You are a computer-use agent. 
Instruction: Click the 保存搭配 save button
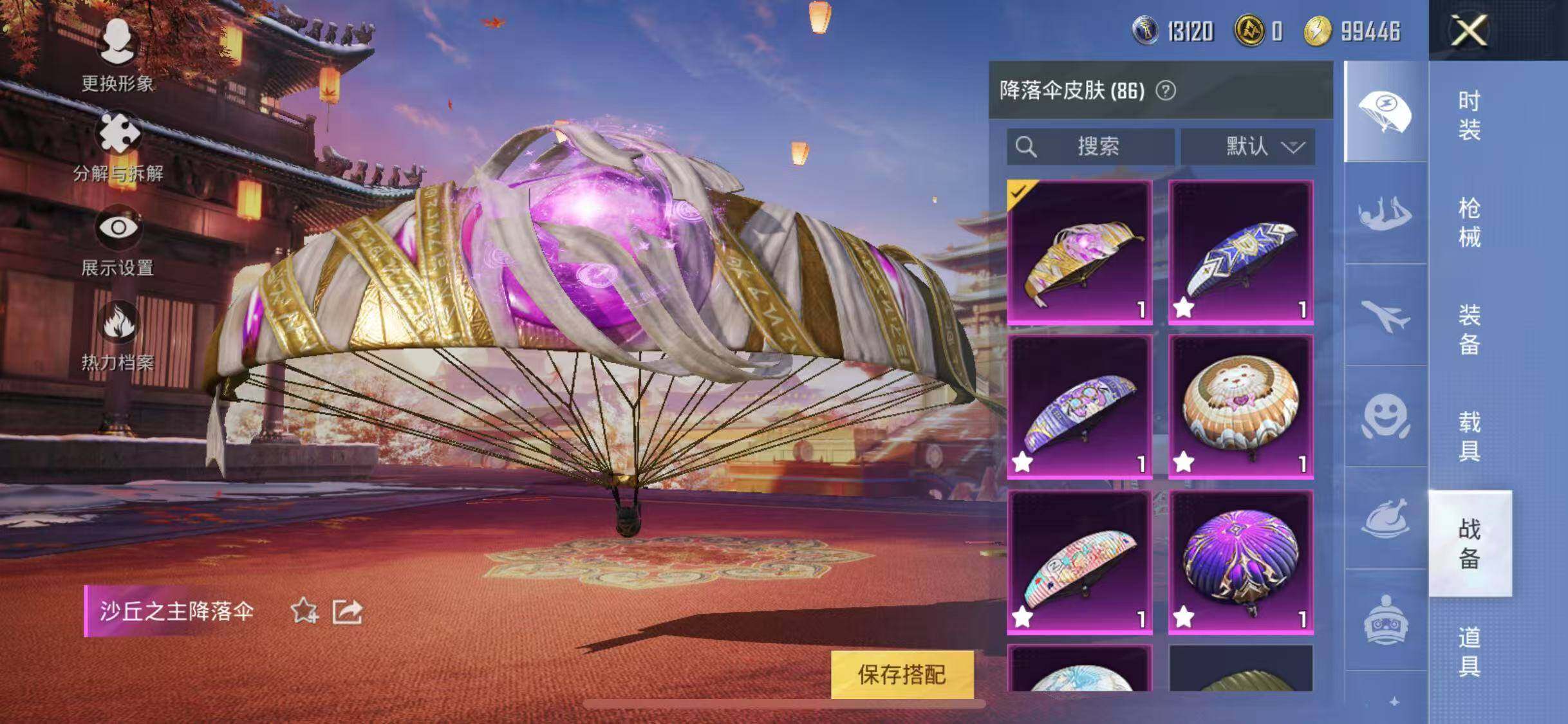(901, 674)
